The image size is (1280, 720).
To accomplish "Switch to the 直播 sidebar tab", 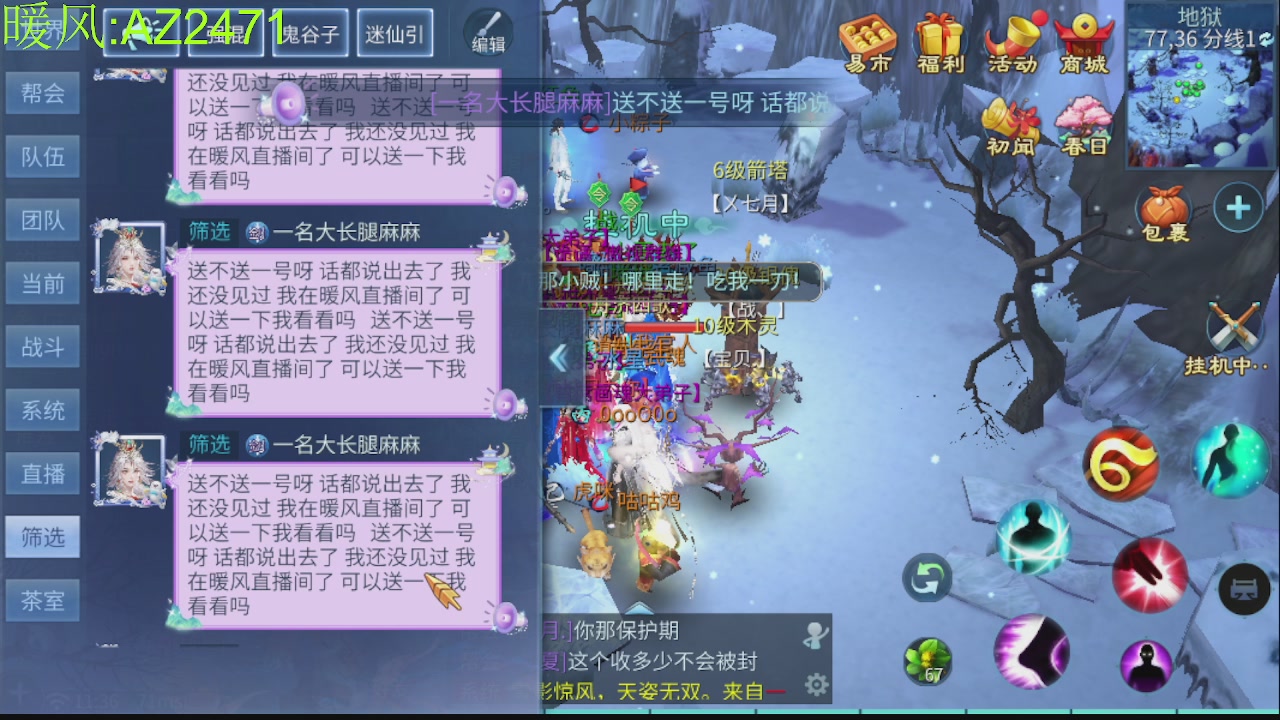I will click(x=42, y=473).
